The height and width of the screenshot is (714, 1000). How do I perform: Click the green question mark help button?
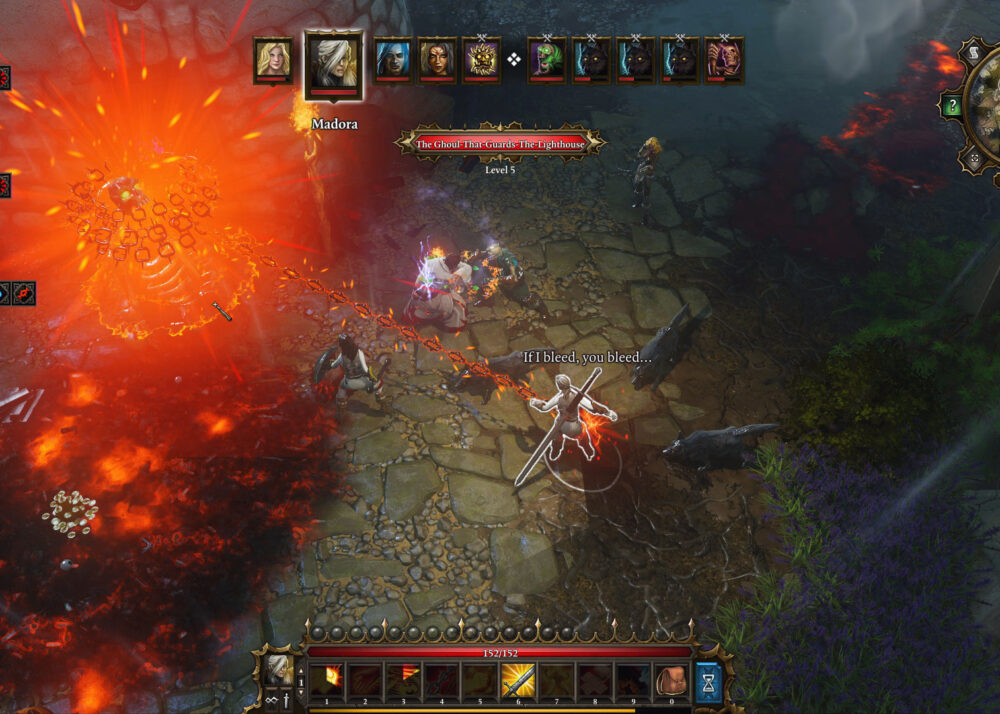pyautogui.click(x=951, y=106)
